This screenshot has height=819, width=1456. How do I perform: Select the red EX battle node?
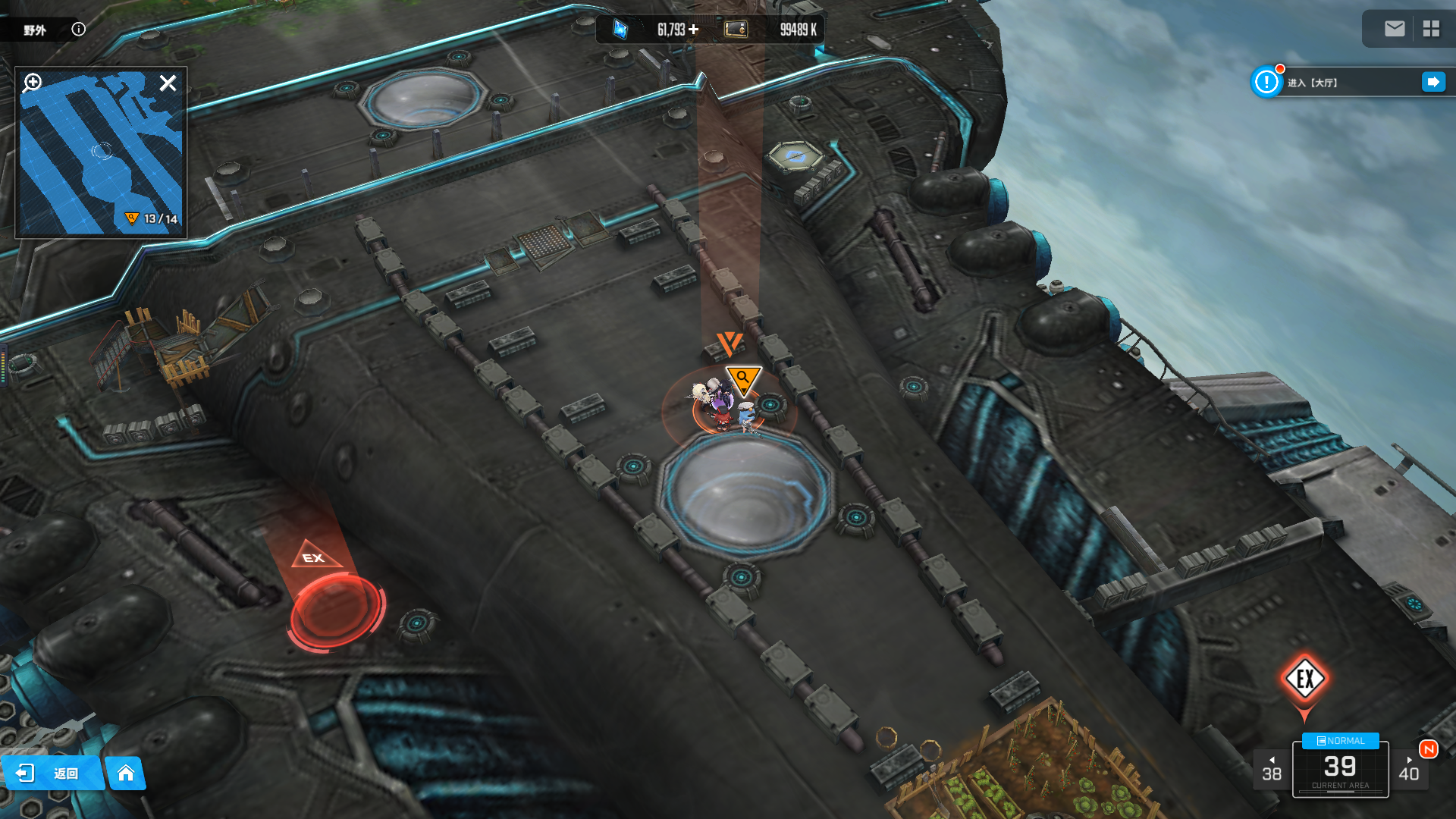(x=336, y=608)
